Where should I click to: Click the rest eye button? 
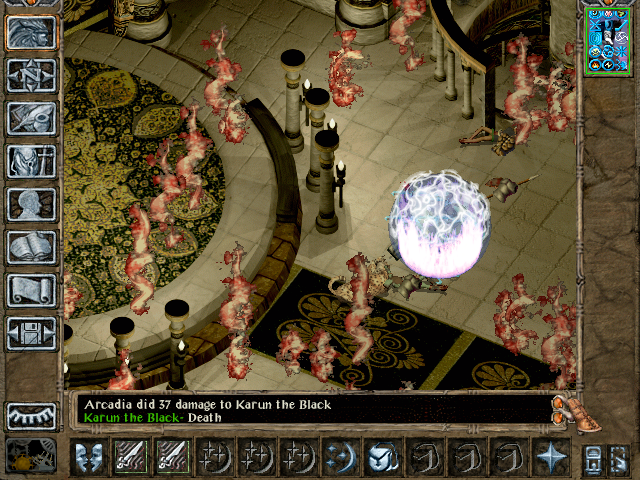31,416
